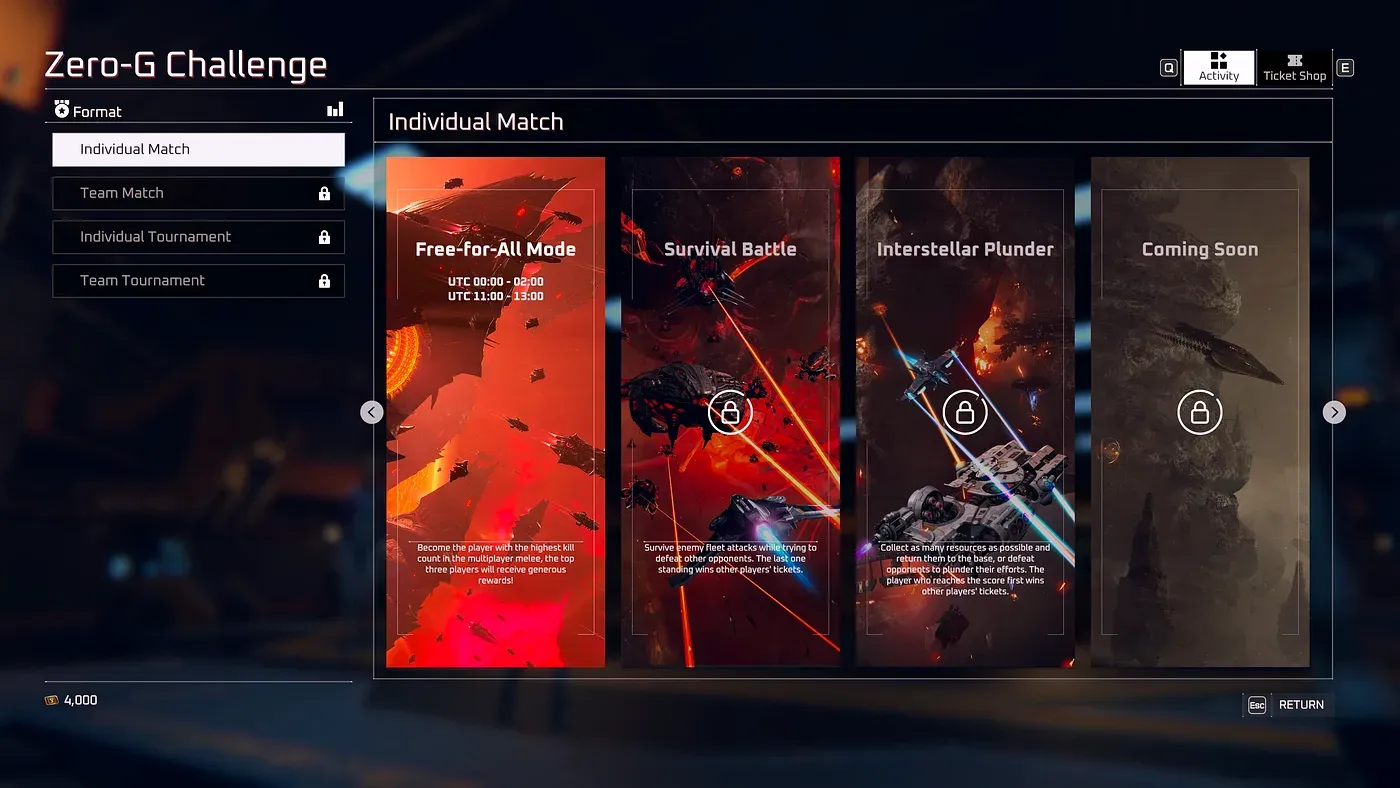Select the Team Match format

[198, 193]
